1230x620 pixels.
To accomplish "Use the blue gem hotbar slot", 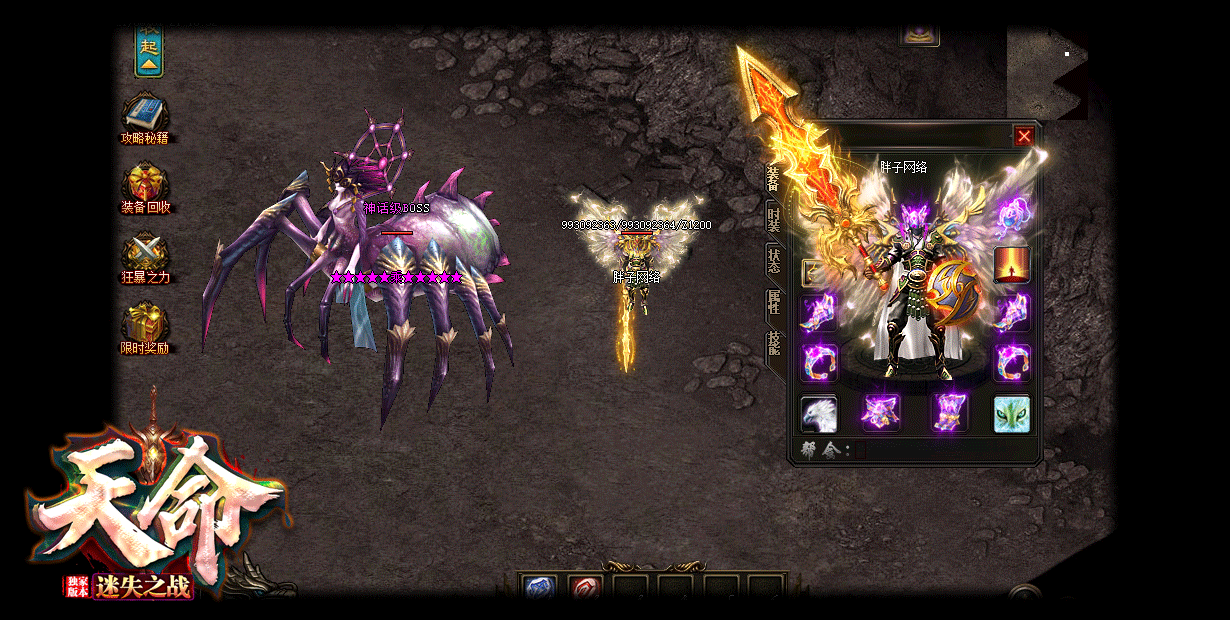I will pyautogui.click(x=540, y=588).
